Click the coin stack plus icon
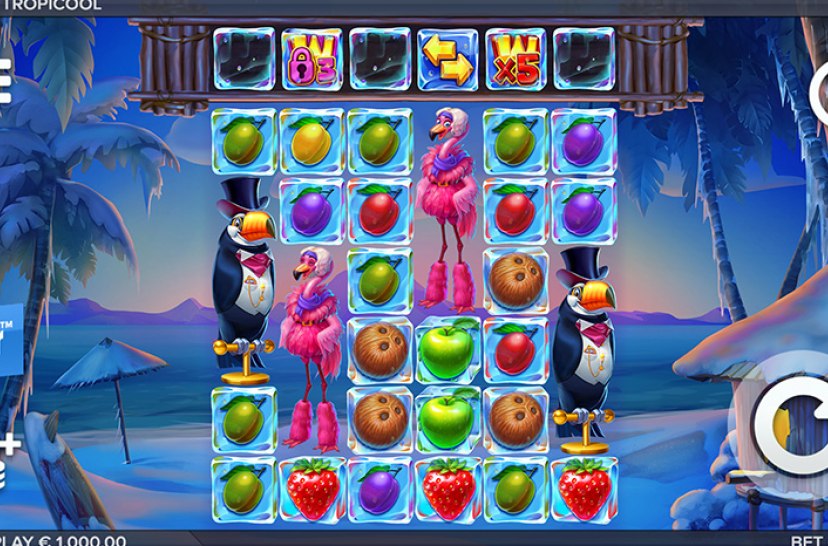The height and width of the screenshot is (546, 828). point(8,456)
